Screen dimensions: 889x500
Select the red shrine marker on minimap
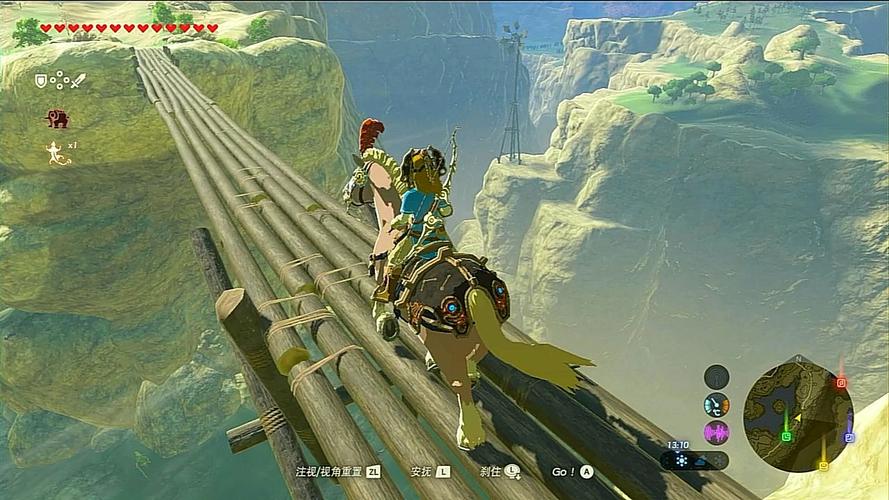(841, 382)
